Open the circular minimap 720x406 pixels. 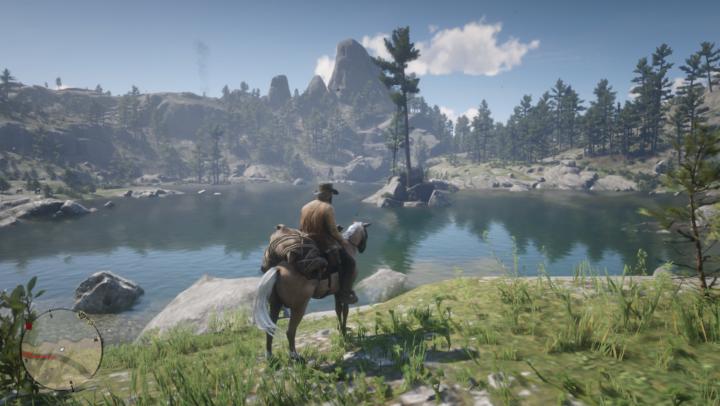point(61,349)
